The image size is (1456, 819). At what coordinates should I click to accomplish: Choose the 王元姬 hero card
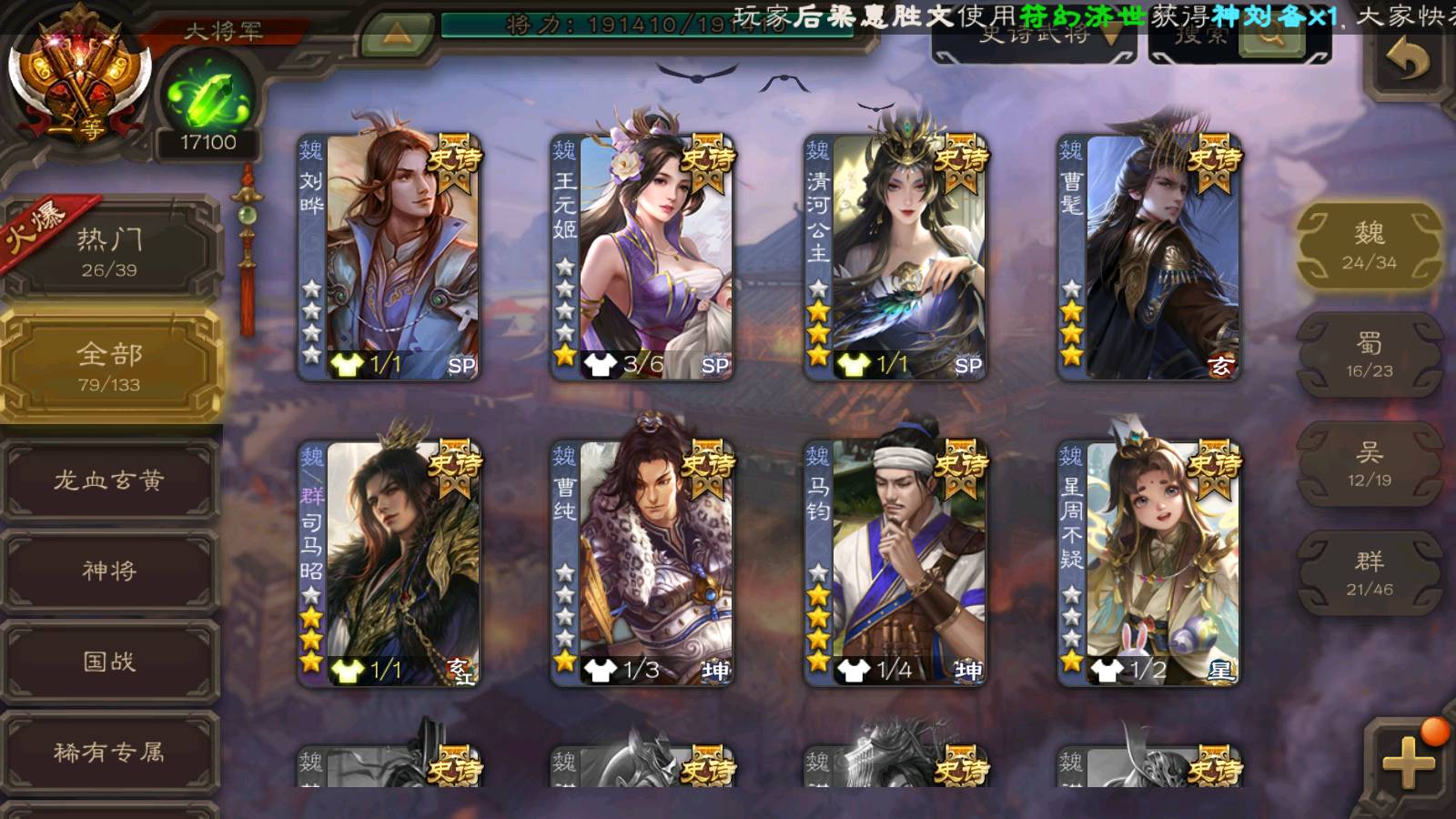tap(642, 257)
